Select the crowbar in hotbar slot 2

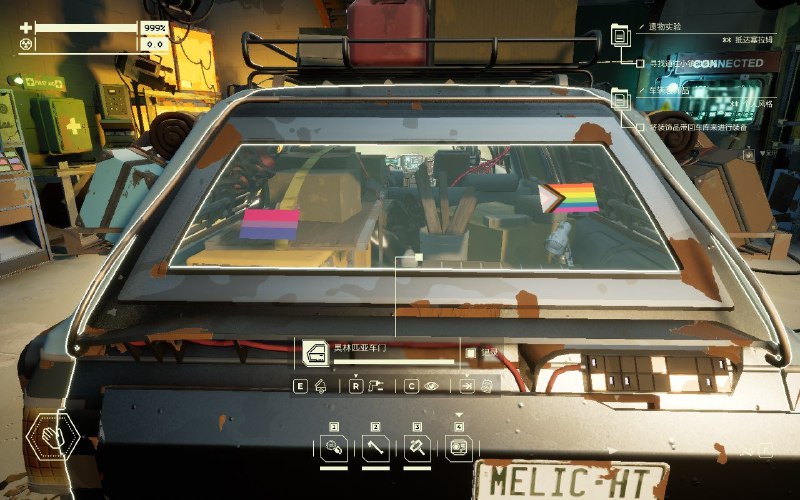[376, 449]
